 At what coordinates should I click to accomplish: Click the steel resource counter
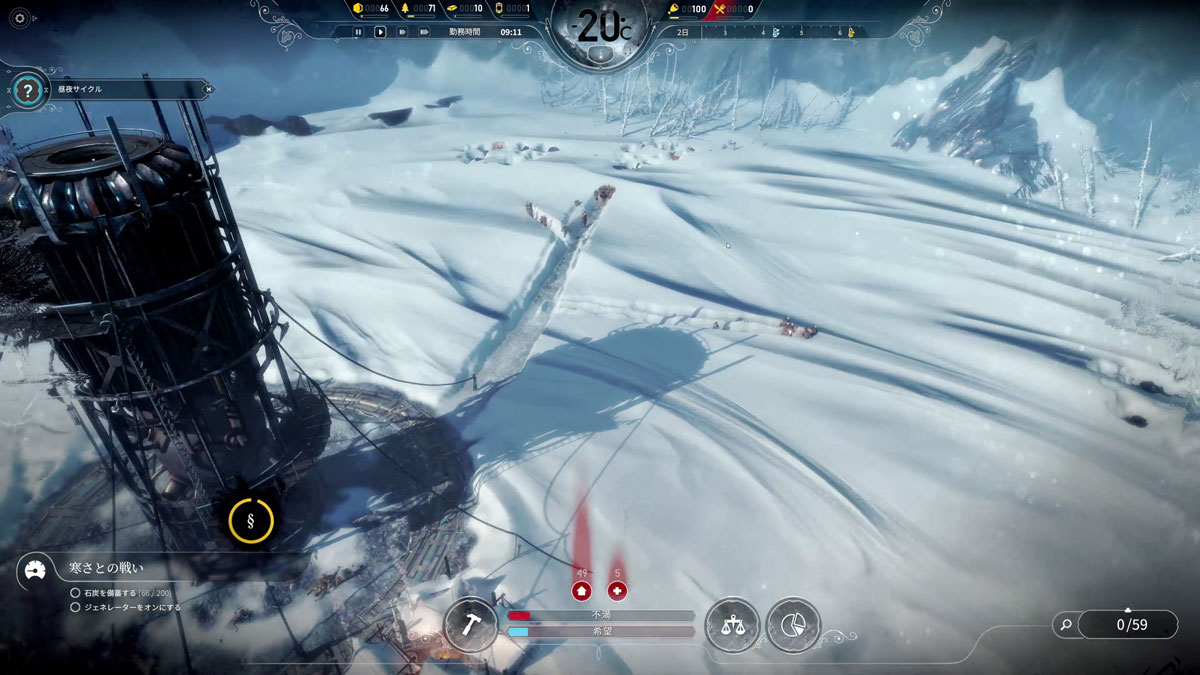click(465, 9)
